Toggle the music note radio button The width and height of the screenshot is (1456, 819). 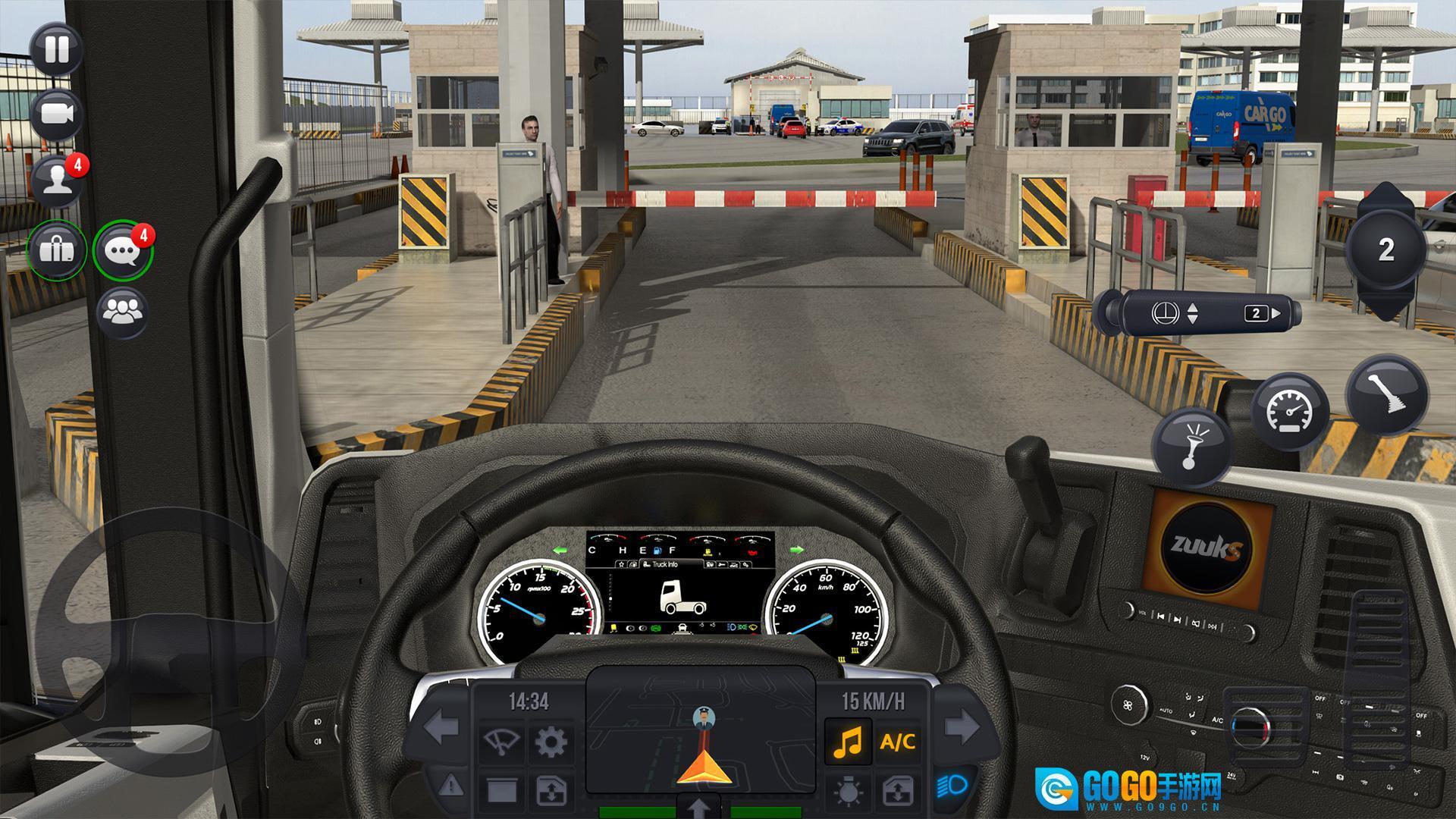pyautogui.click(x=848, y=741)
